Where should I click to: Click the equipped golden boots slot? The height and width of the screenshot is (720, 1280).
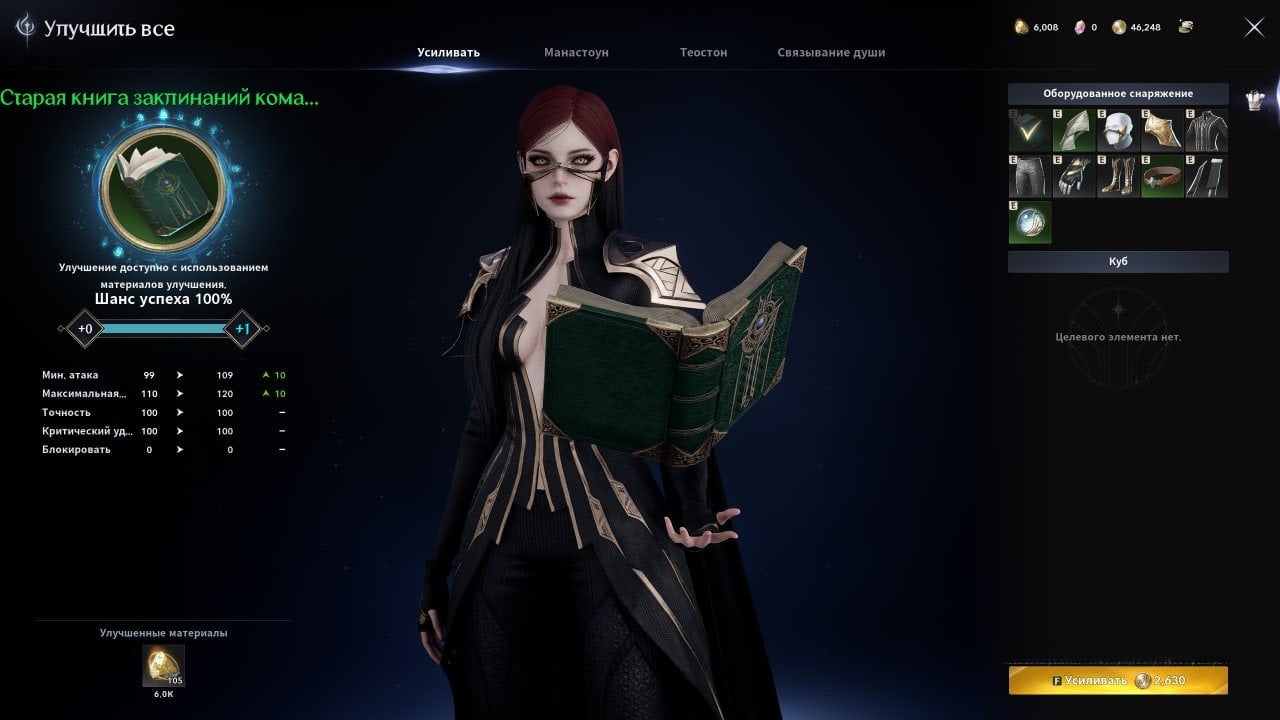[1118, 175]
